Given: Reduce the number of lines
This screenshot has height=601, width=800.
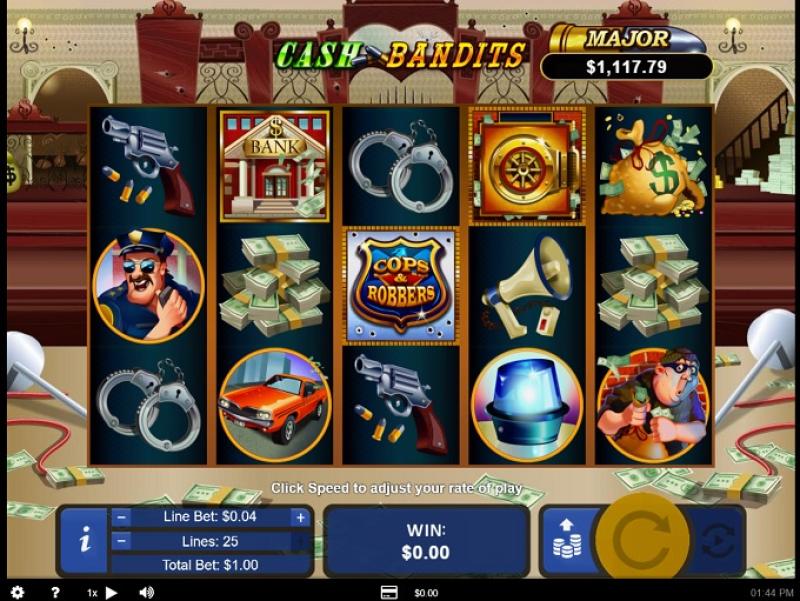Looking at the screenshot, I should [121, 541].
